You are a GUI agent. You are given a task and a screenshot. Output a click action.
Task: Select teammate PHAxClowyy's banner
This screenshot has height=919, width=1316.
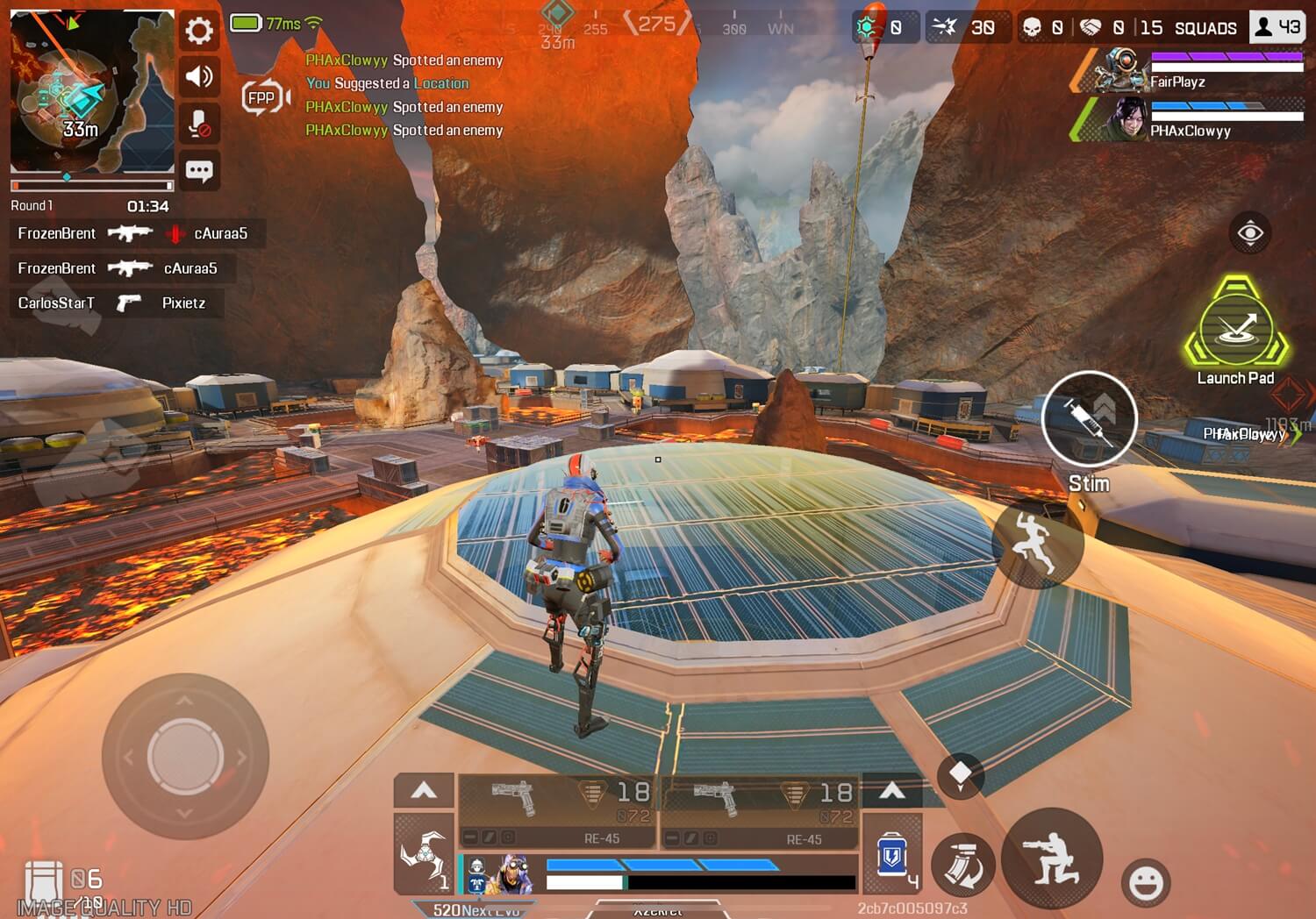coord(1189,119)
